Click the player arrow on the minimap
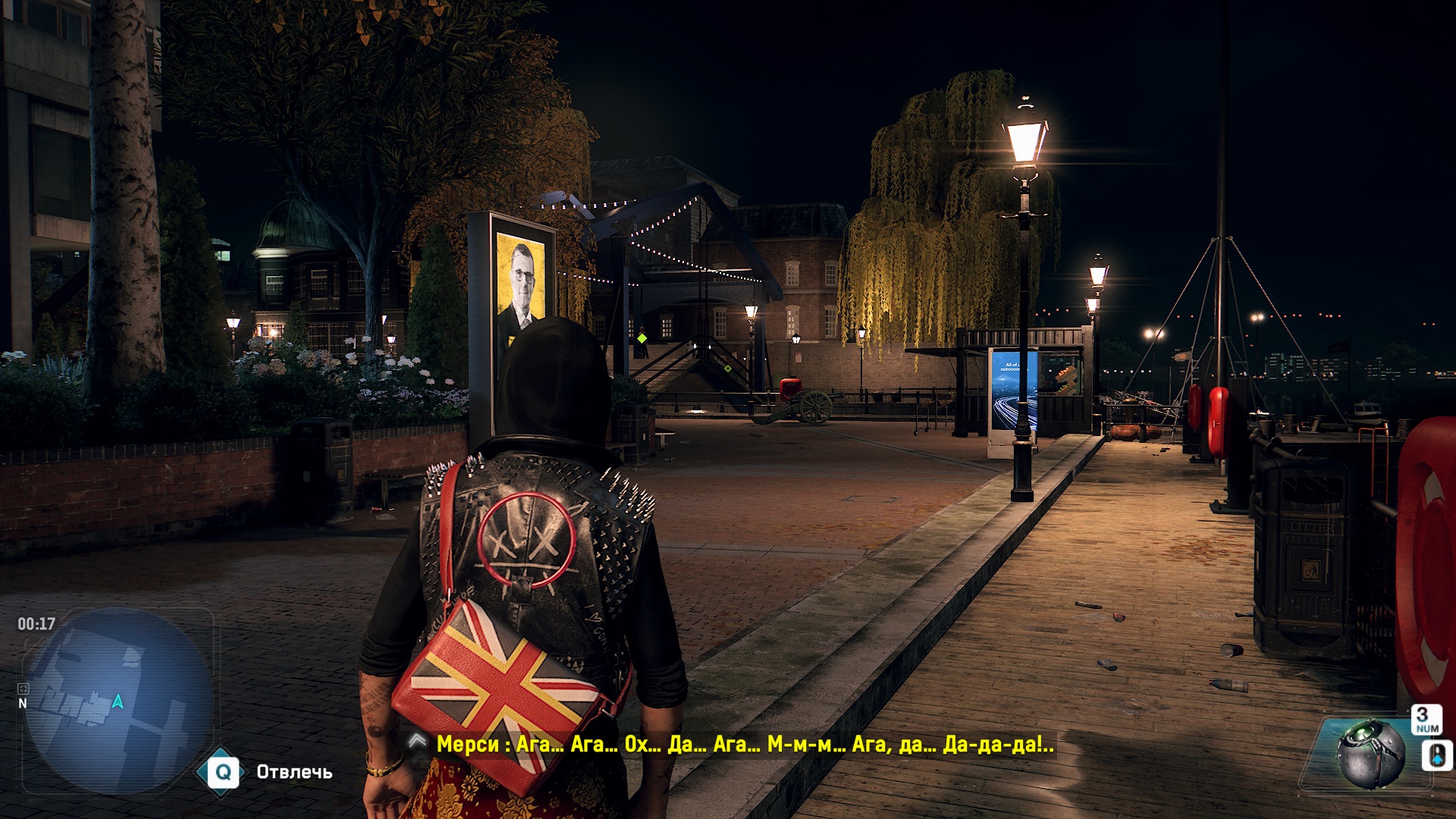 pos(118,701)
